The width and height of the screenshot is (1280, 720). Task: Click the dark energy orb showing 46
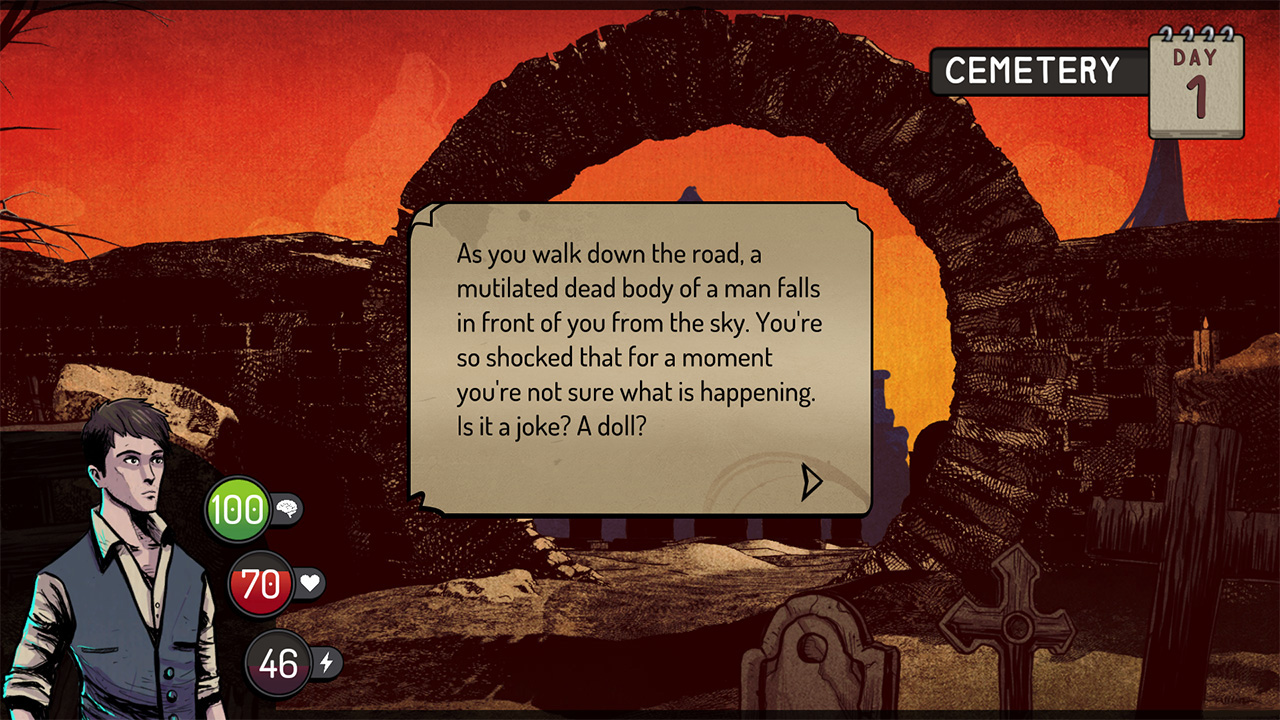coord(277,662)
